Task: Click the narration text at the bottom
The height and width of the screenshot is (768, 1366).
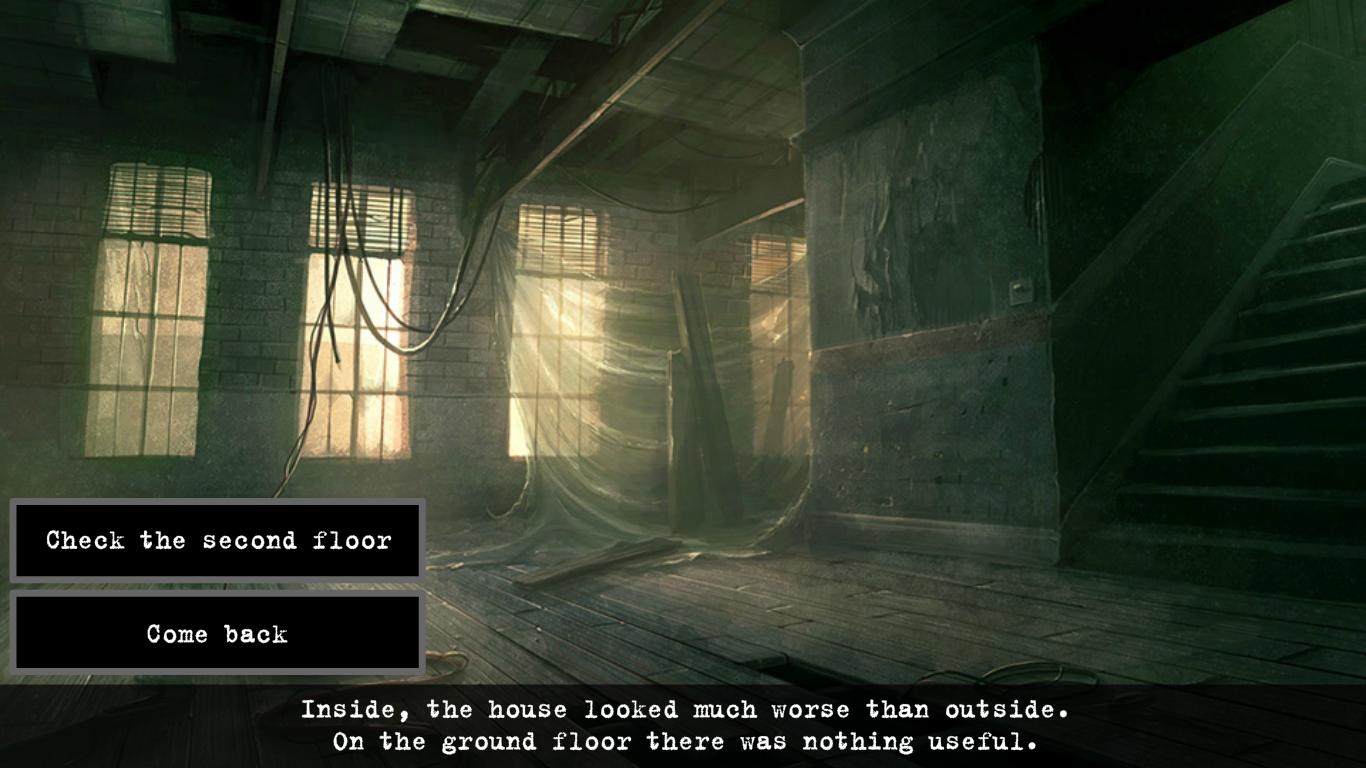Action: (683, 725)
